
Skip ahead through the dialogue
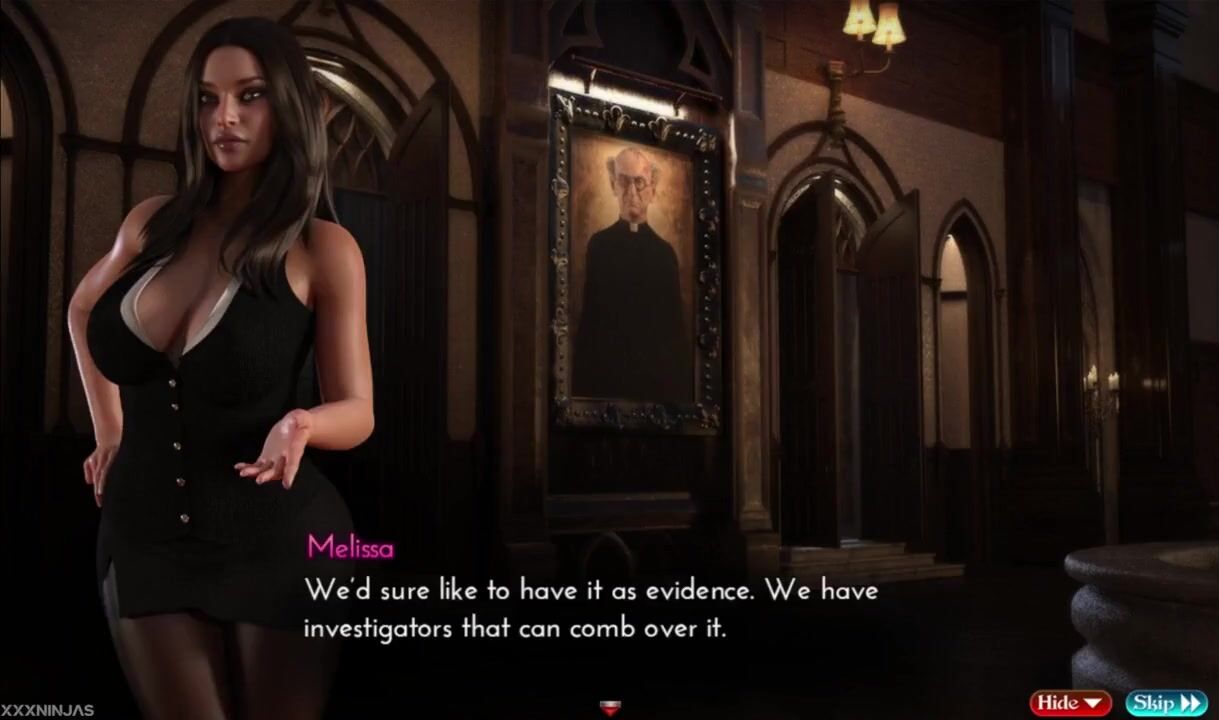(1166, 703)
